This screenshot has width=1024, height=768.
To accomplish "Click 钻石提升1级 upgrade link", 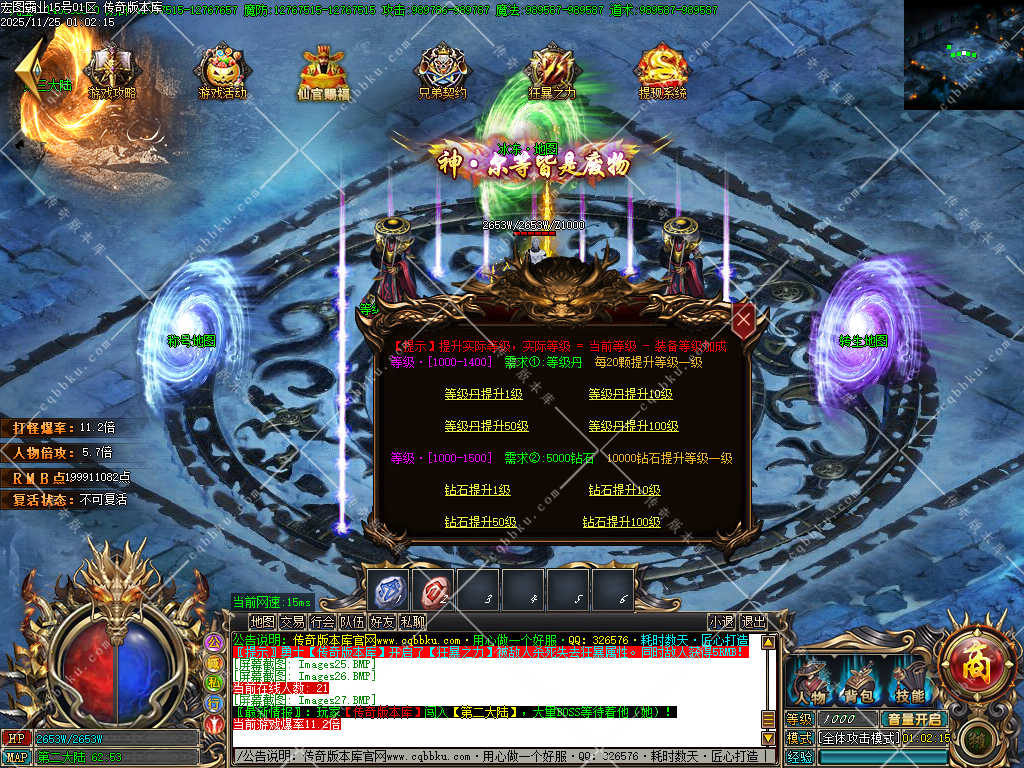I will point(477,490).
